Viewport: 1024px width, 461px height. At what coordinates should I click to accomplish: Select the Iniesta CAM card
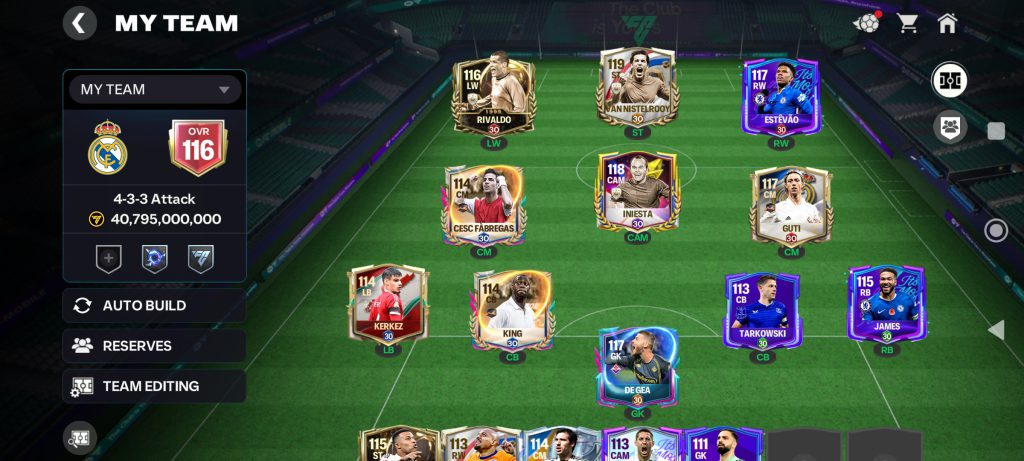(x=637, y=192)
